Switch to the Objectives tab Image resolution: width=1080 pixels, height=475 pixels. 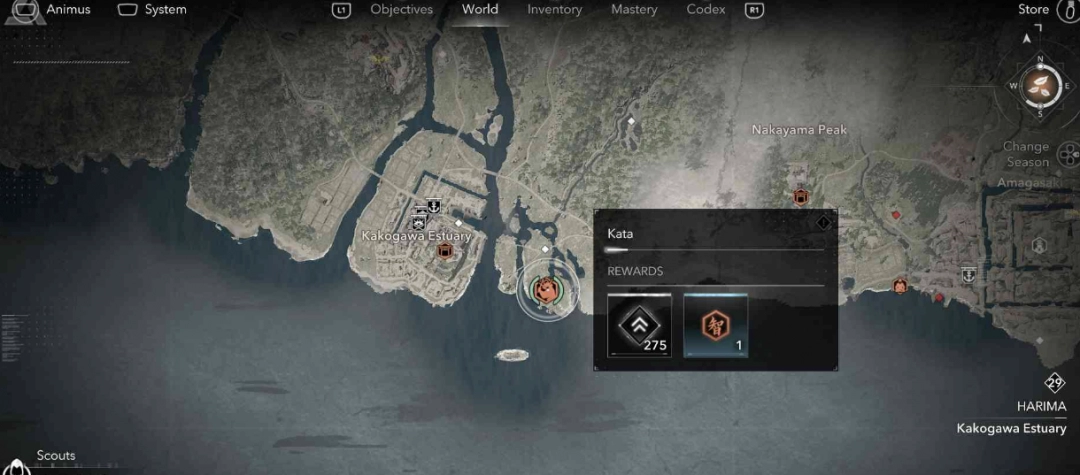coord(401,10)
